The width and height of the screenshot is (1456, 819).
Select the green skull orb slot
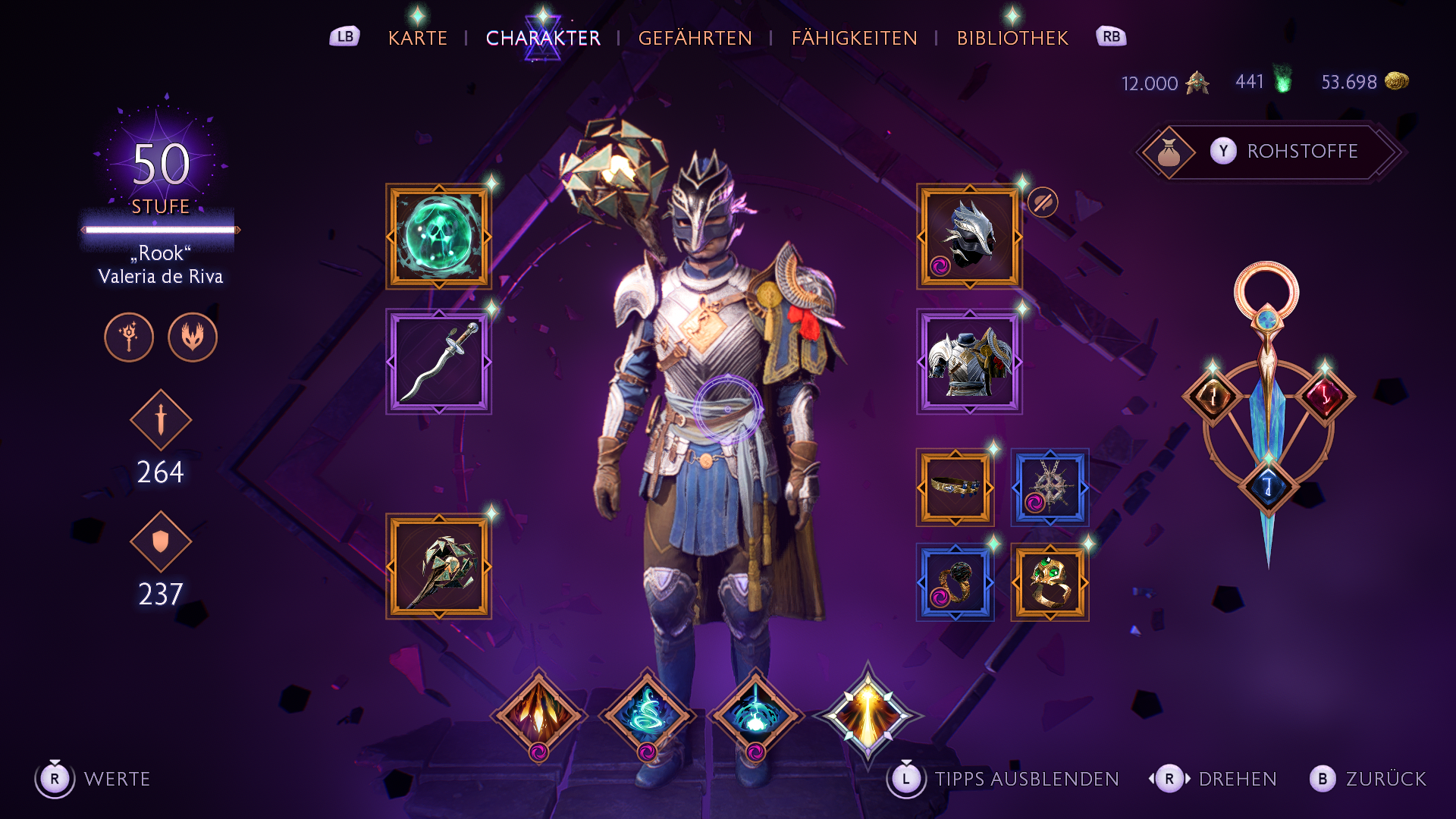click(438, 237)
